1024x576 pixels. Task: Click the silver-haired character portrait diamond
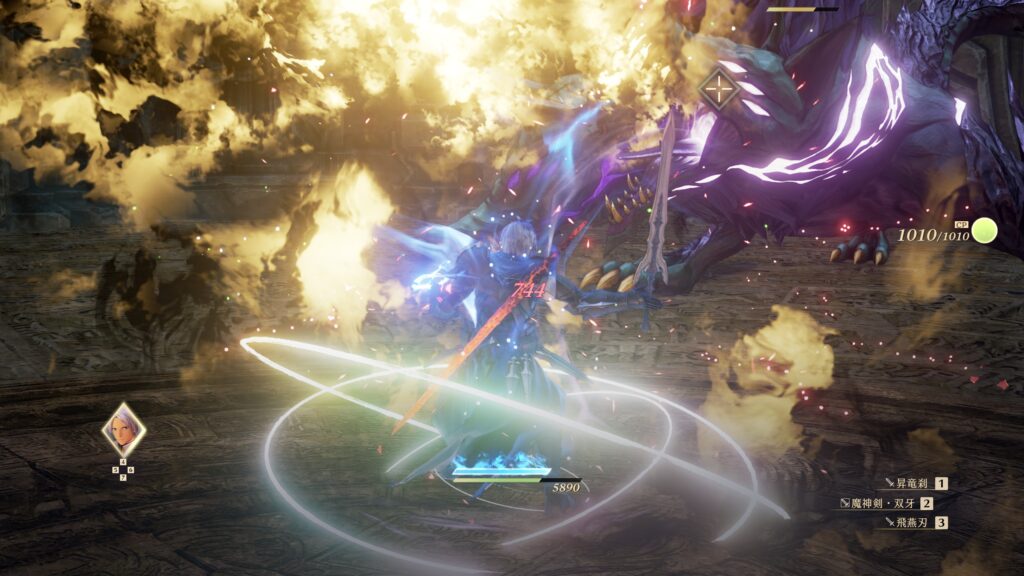(x=124, y=430)
